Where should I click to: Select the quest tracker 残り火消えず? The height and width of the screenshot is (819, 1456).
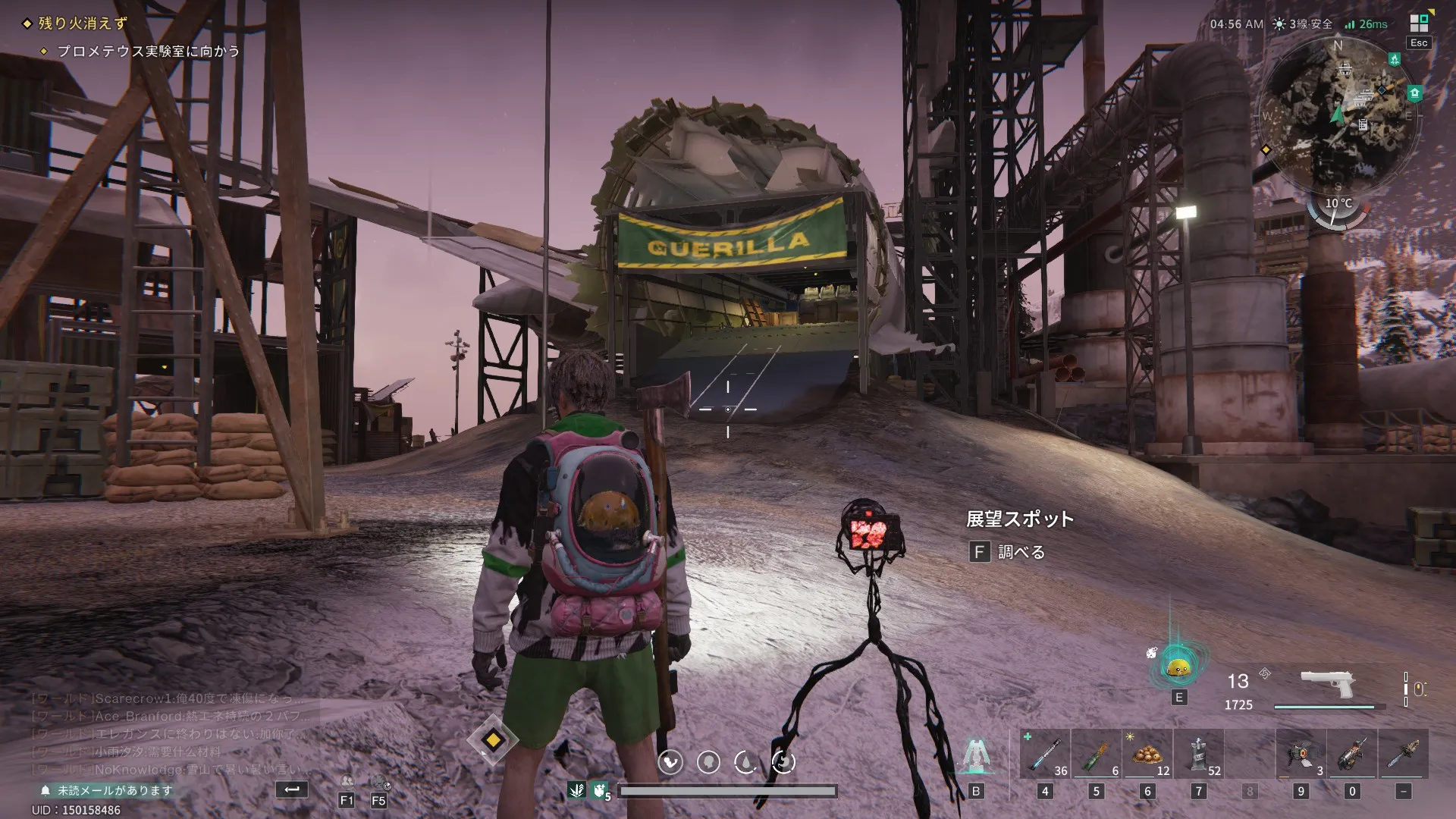83,24
